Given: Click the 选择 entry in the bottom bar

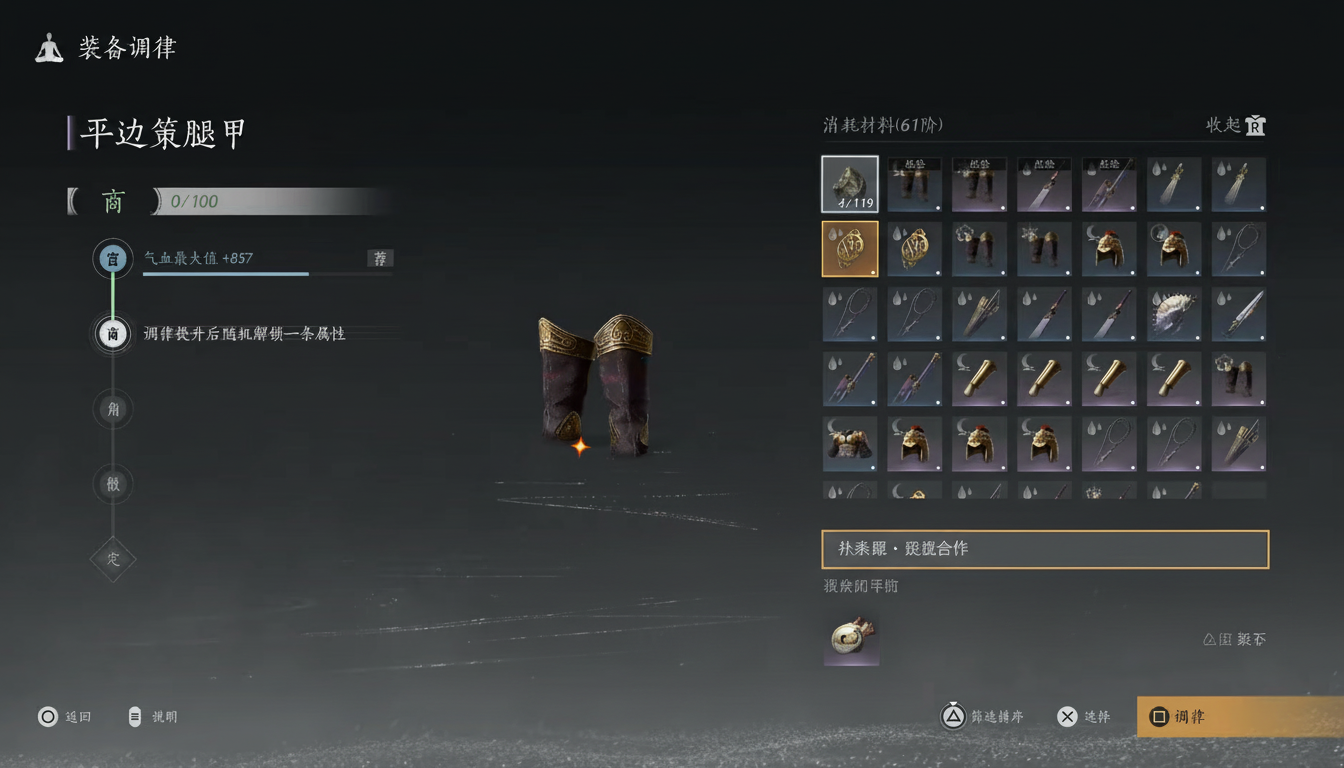Looking at the screenshot, I should pos(1085,716).
